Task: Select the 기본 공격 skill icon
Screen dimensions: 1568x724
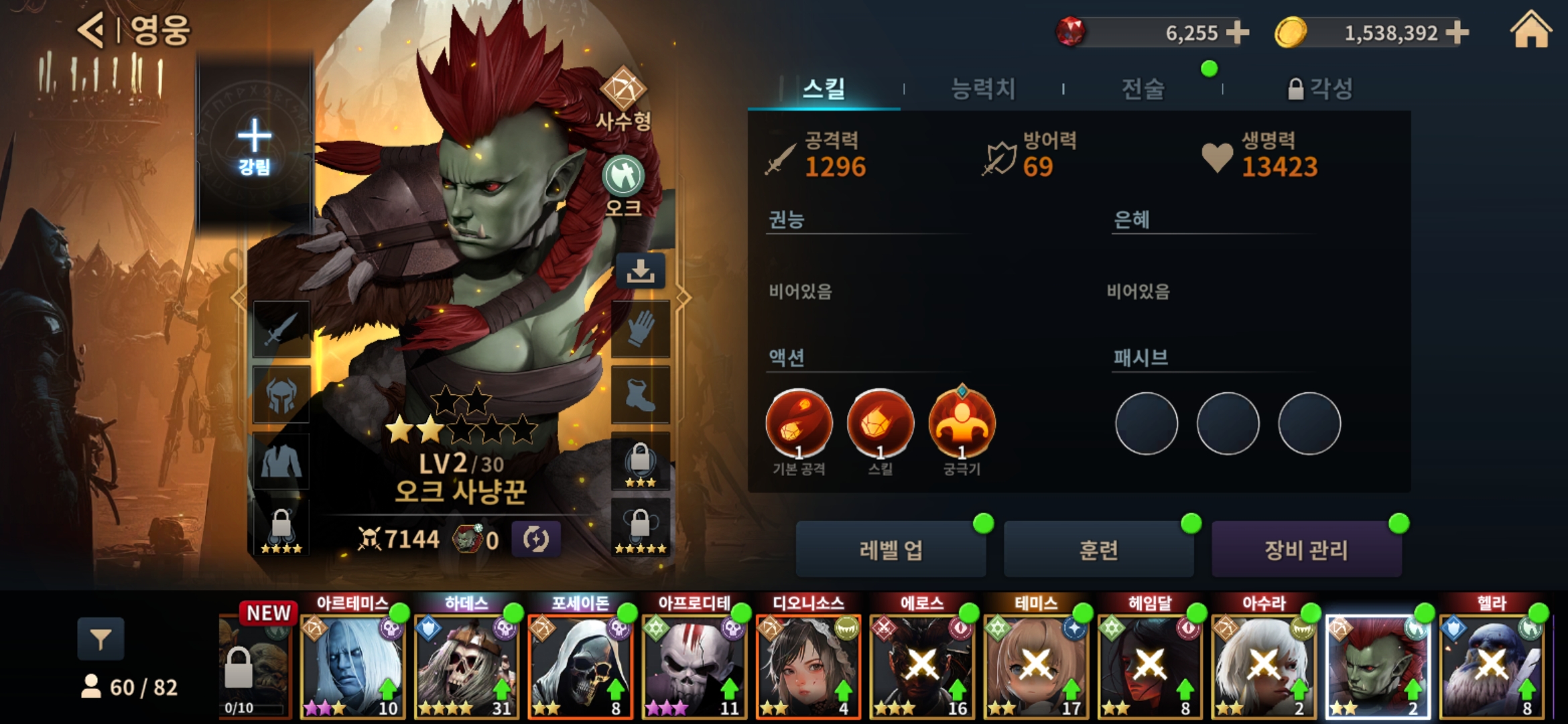Action: (799, 424)
